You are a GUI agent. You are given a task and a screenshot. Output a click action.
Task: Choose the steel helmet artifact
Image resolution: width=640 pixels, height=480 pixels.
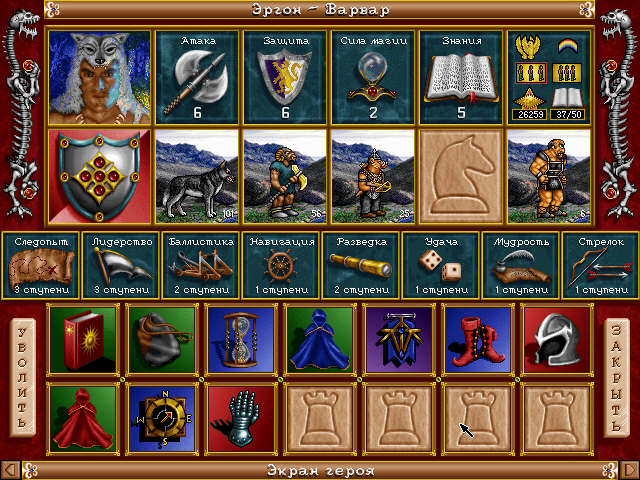tap(552, 337)
